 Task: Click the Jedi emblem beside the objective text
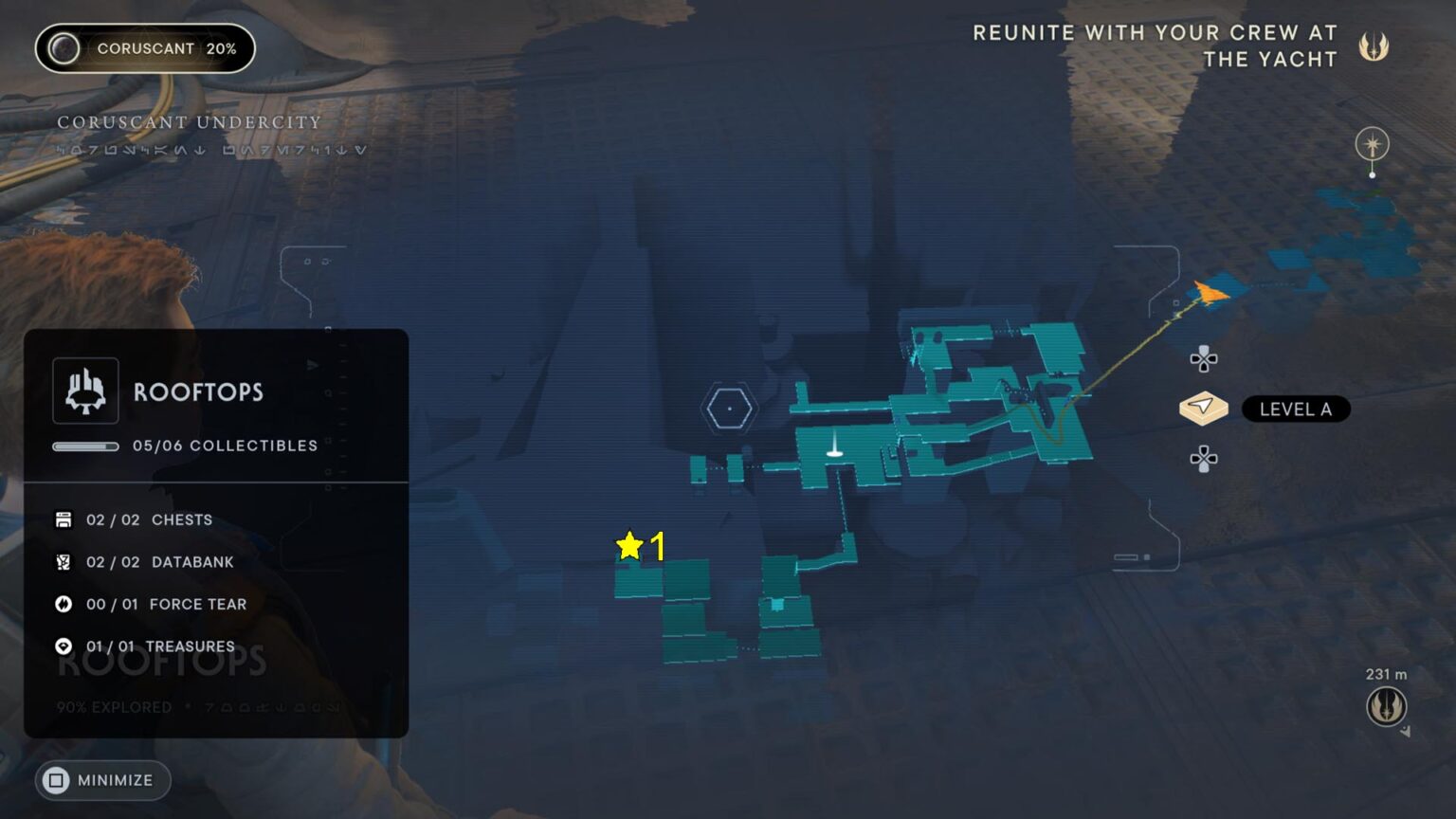1371,45
